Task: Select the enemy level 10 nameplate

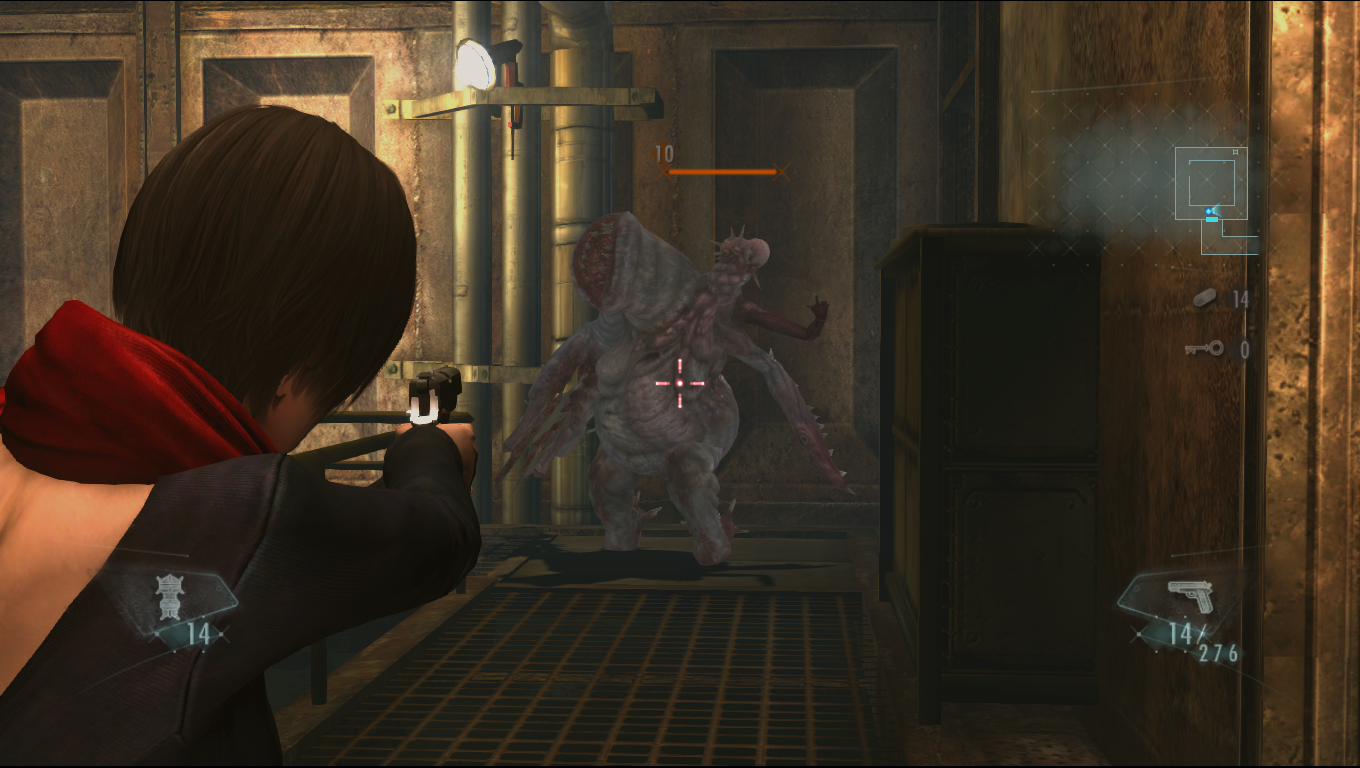Action: click(662, 154)
